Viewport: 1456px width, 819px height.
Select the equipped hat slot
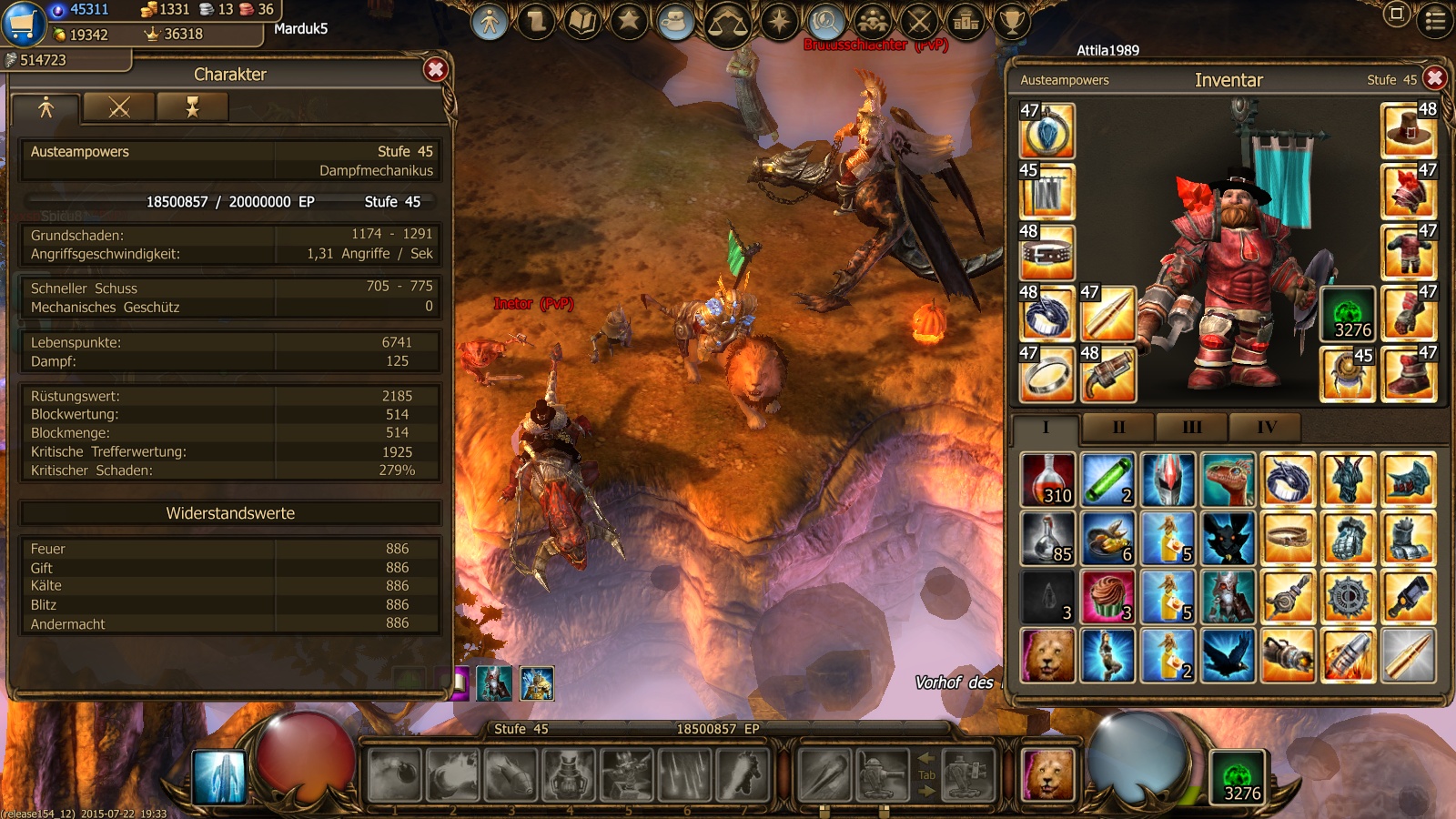tap(1408, 130)
